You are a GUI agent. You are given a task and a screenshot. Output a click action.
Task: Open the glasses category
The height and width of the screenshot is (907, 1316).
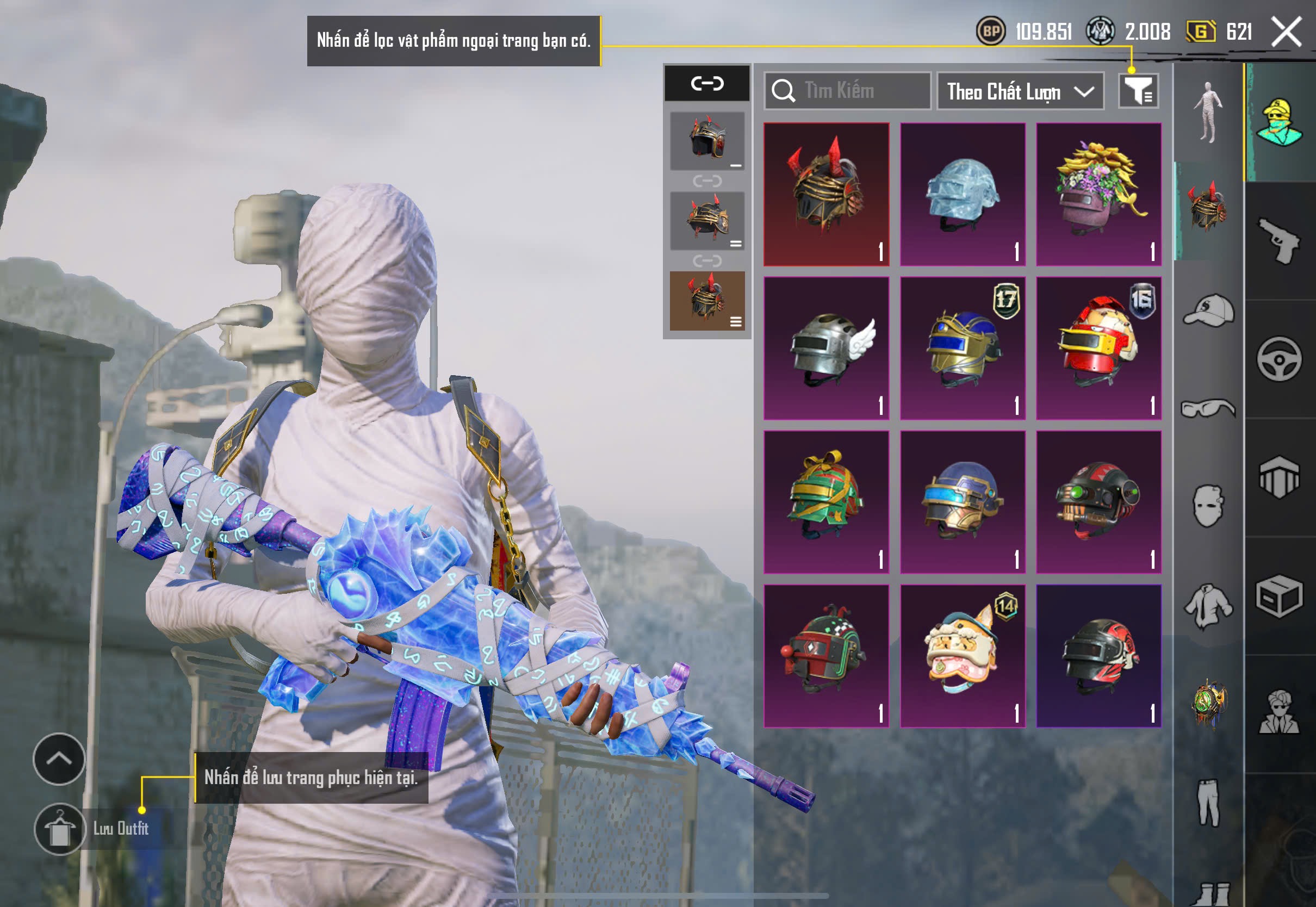(x=1209, y=408)
